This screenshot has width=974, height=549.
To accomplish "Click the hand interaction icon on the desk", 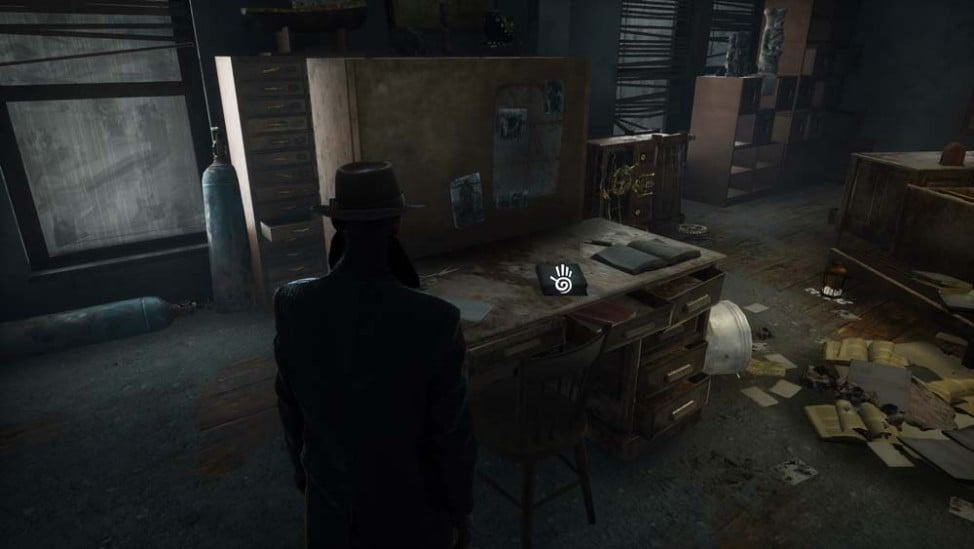I will (561, 277).
